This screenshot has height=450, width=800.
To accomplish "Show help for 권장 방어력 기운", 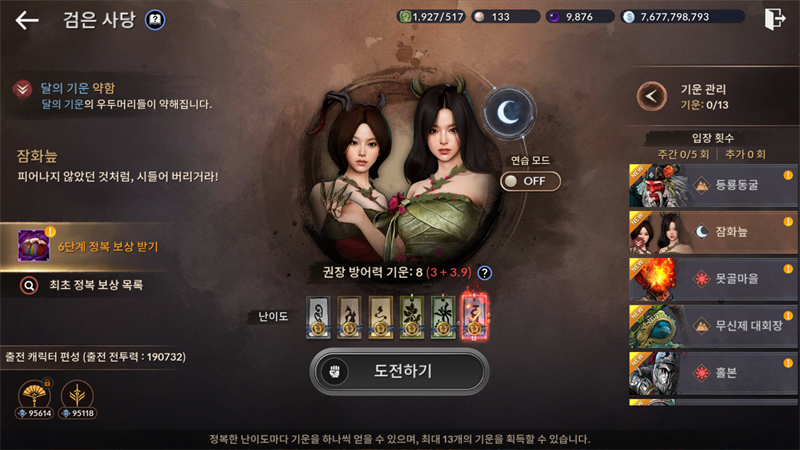I will [485, 272].
